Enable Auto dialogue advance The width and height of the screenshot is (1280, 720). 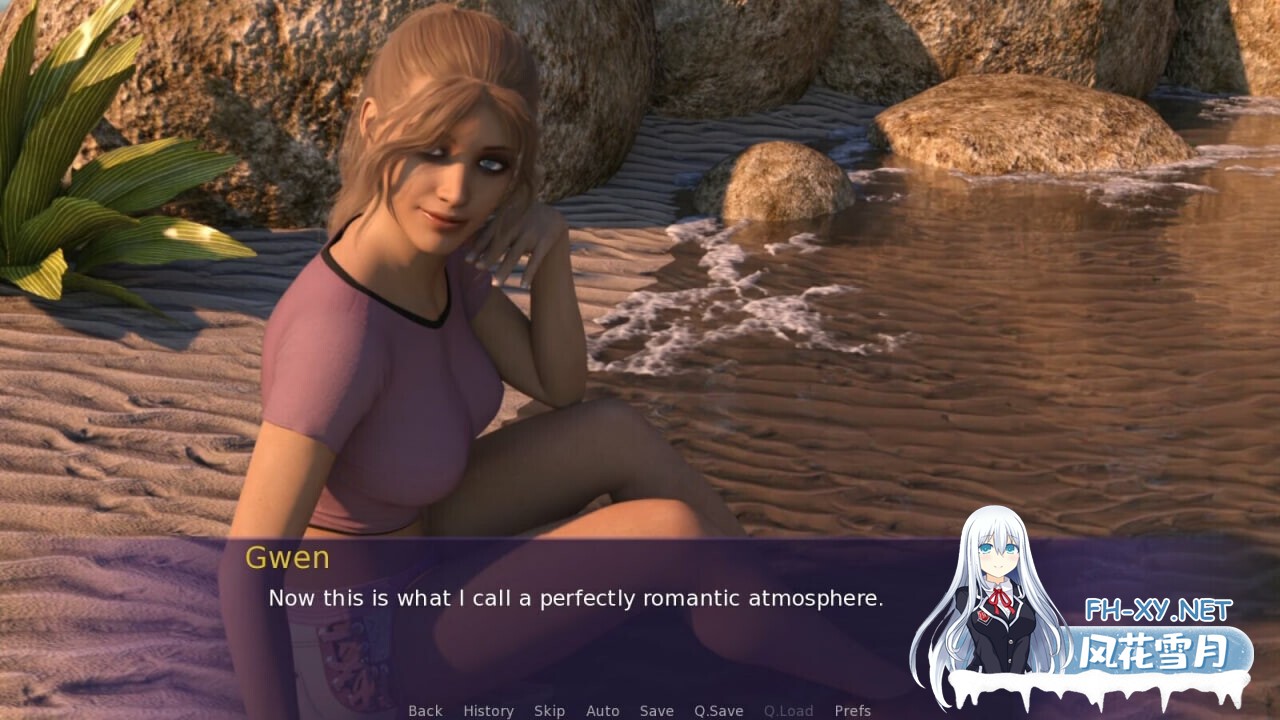(602, 711)
